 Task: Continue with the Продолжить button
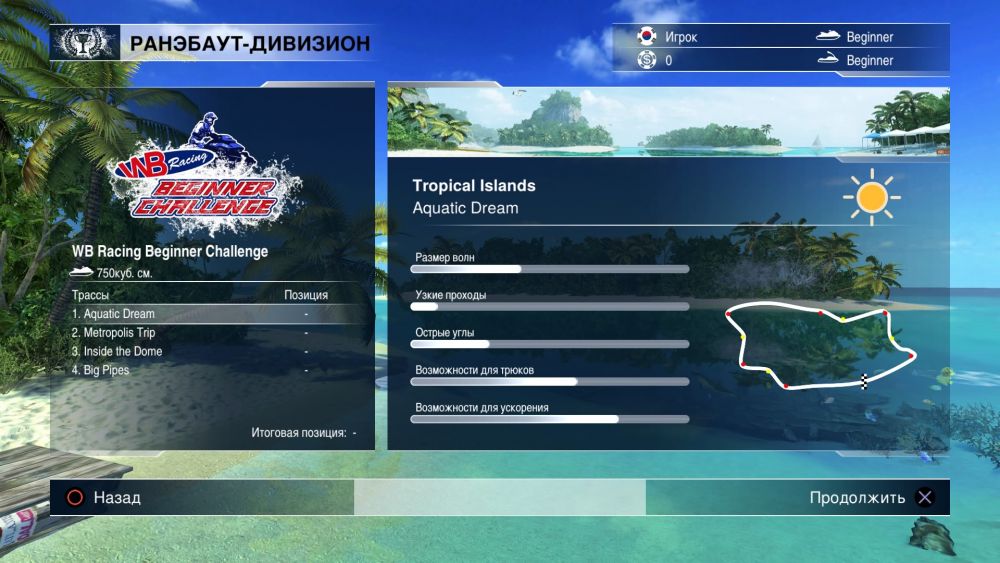[x=871, y=498]
